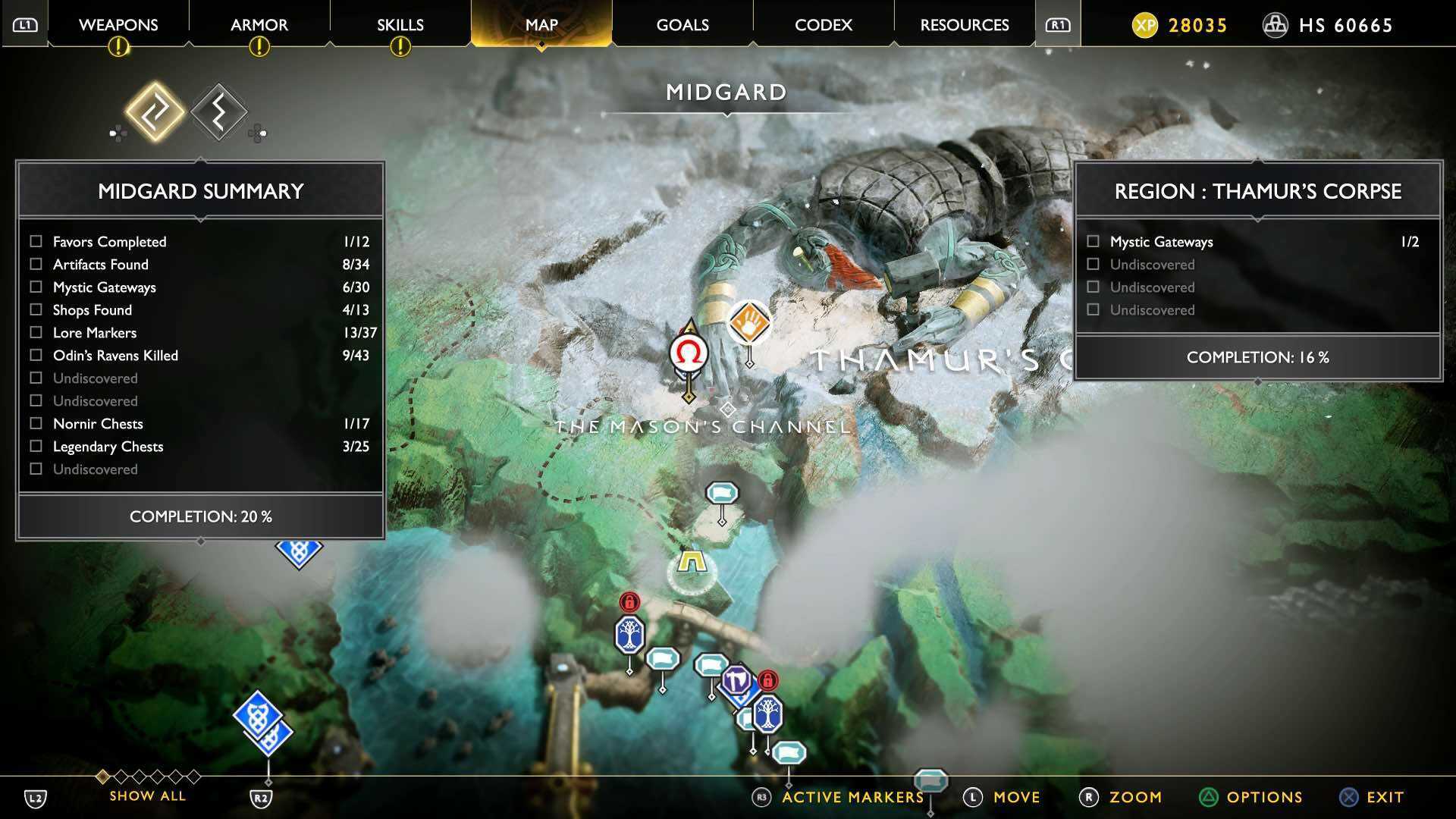Click the XP coin icon in the header

tap(1144, 25)
